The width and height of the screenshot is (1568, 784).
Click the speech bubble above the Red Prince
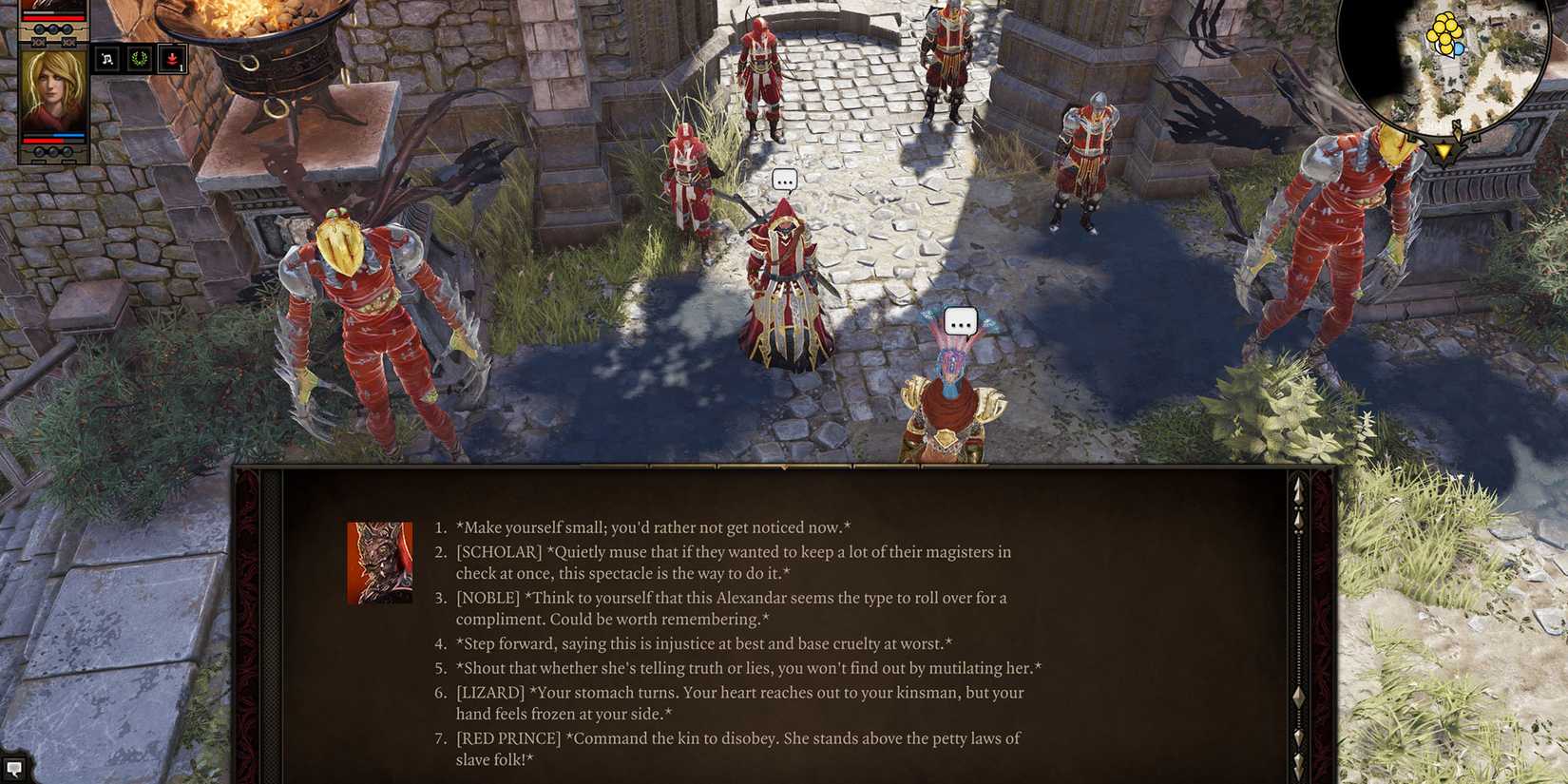tap(959, 320)
